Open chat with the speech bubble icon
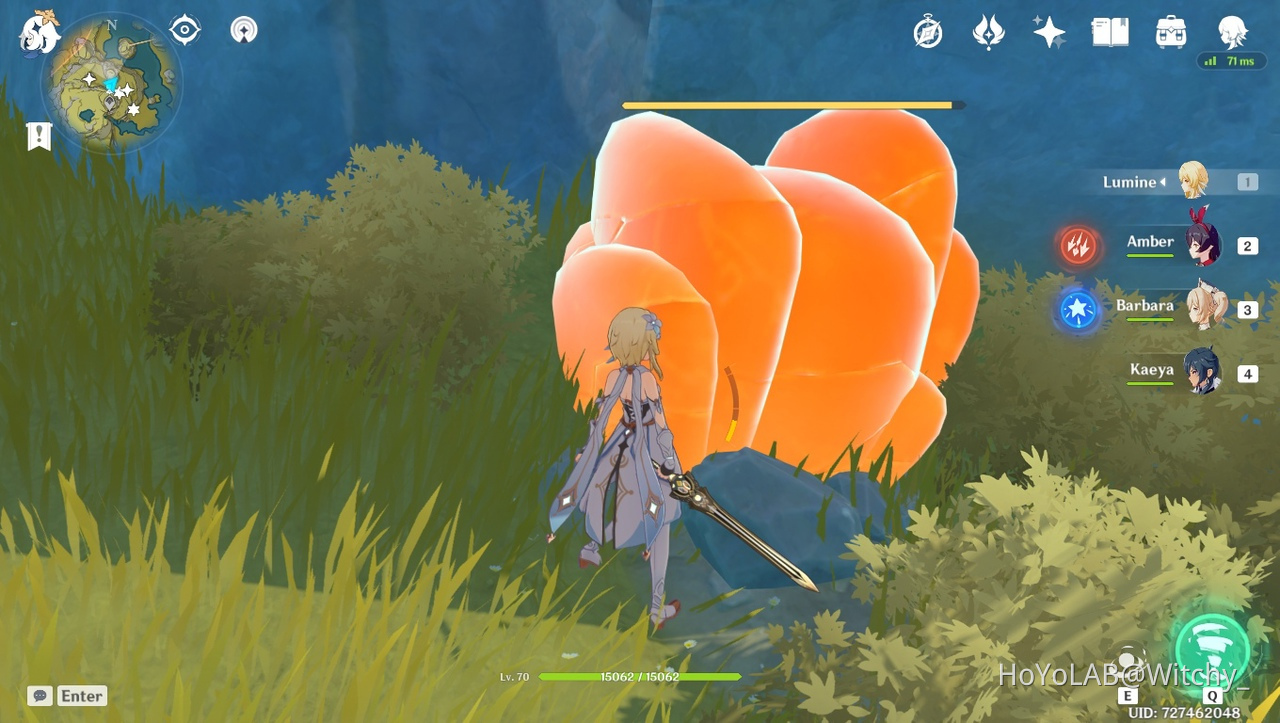Viewport: 1280px width, 723px height. coord(39,695)
